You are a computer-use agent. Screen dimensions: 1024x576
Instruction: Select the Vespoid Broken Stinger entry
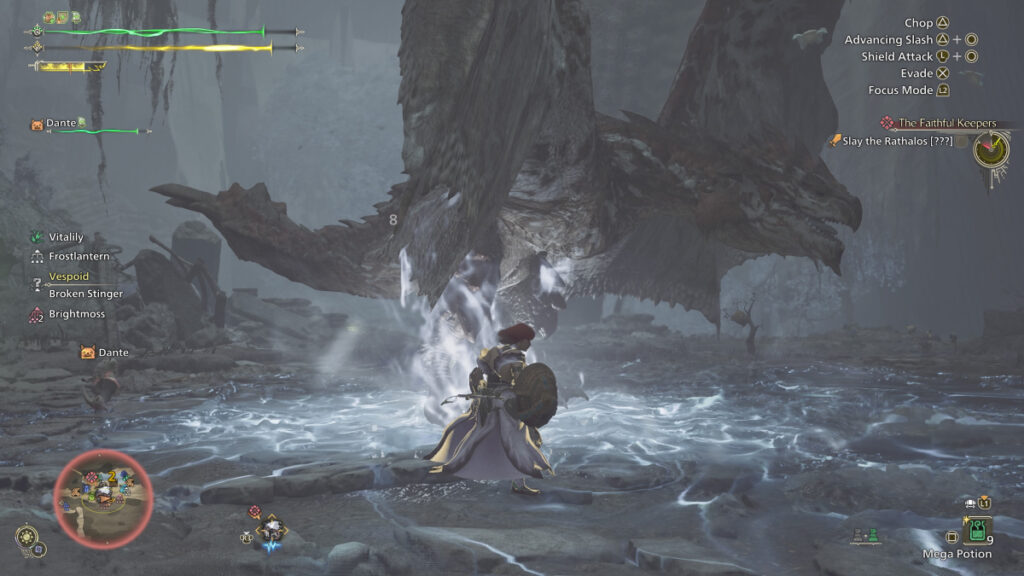[85, 285]
